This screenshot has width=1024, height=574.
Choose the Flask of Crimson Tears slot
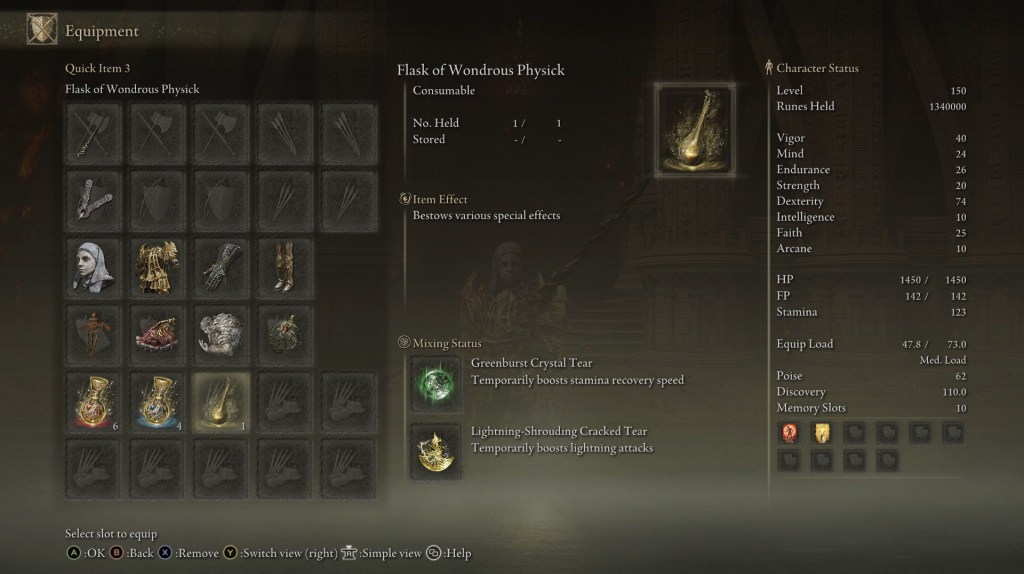[x=93, y=402]
